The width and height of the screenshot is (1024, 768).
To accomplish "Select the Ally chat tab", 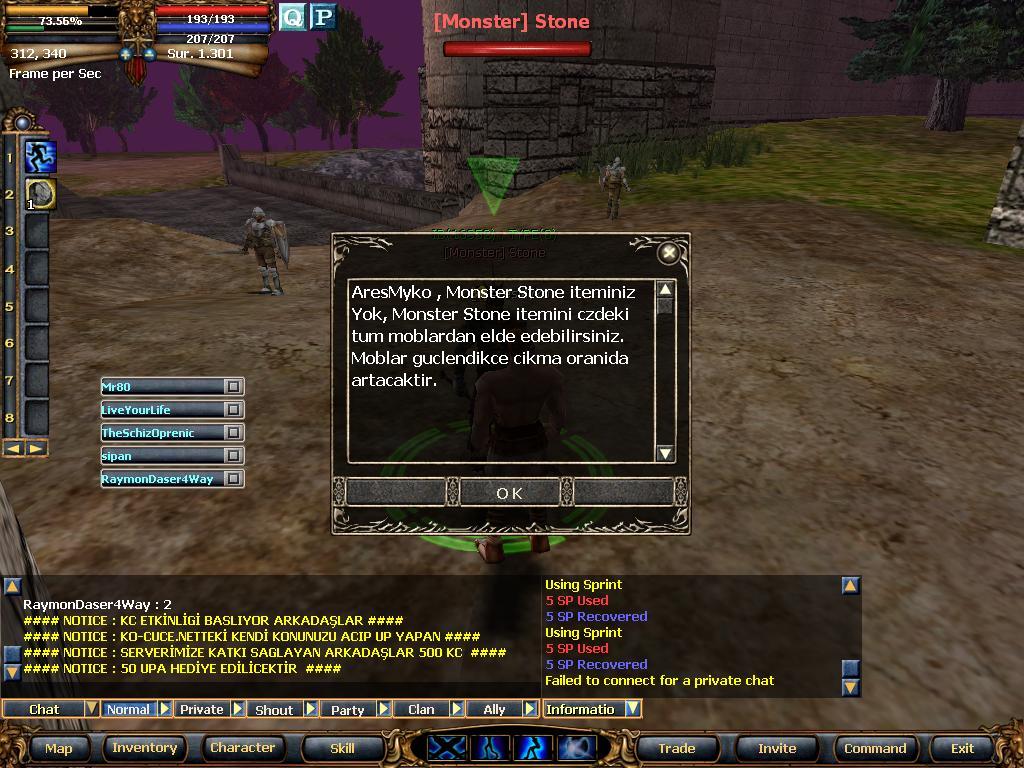I will pyautogui.click(x=494, y=709).
